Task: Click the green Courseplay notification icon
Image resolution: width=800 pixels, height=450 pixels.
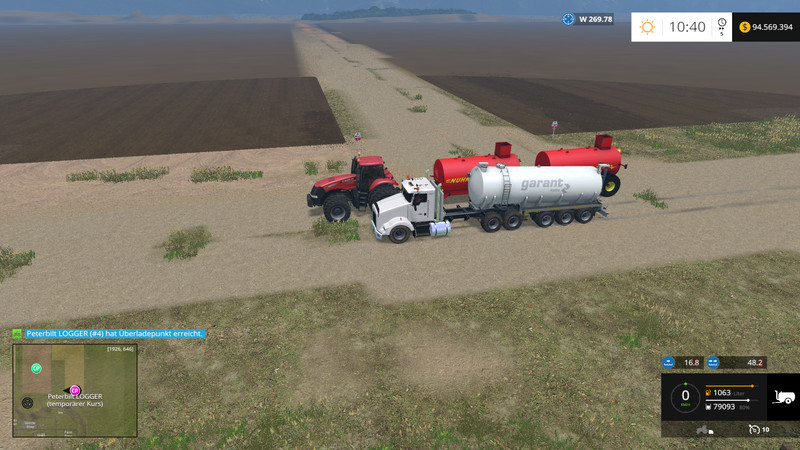Action: 17,333
